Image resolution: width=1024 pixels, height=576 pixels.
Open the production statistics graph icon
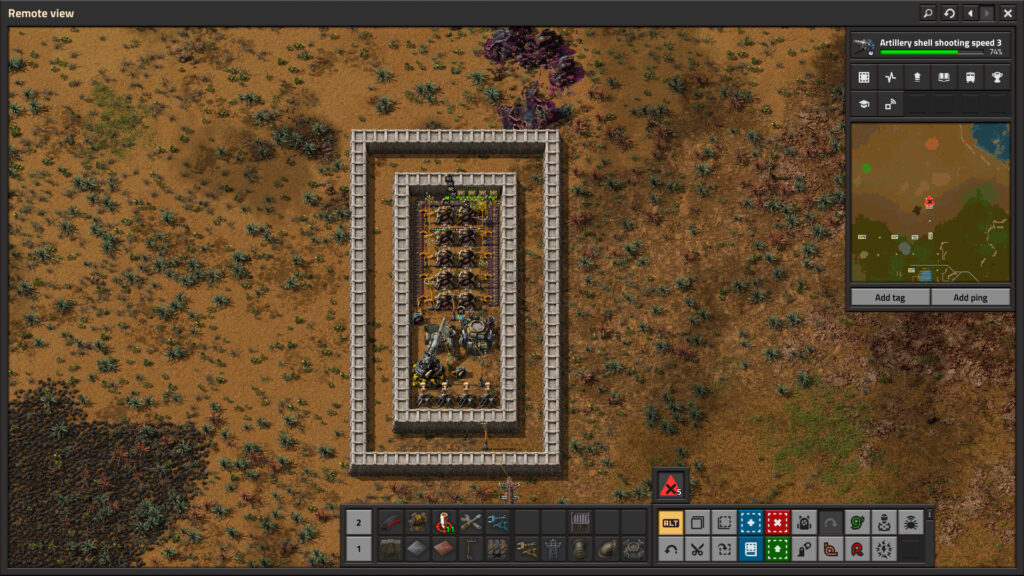pos(890,77)
